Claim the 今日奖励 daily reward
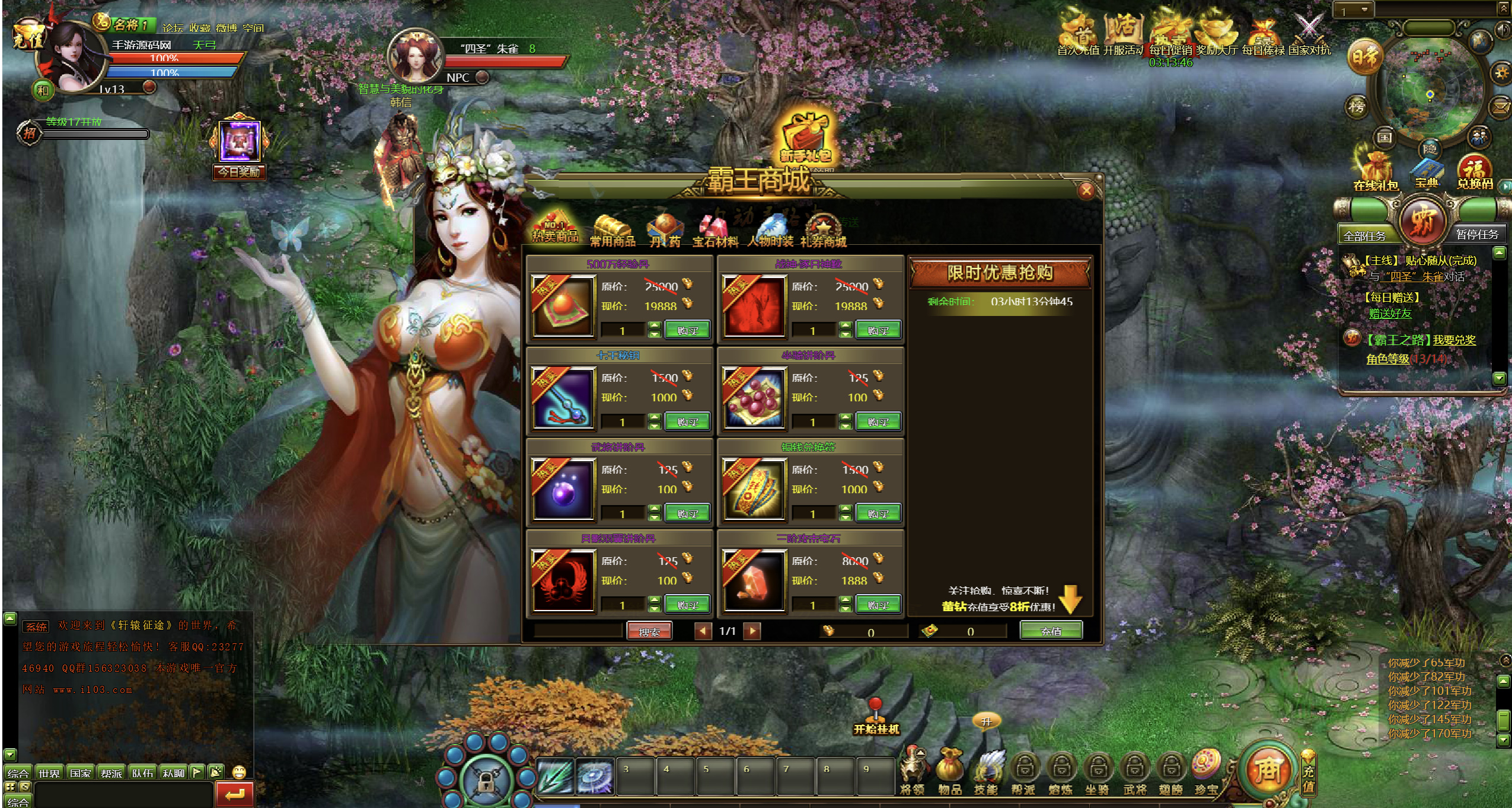1512x808 pixels. point(240,147)
